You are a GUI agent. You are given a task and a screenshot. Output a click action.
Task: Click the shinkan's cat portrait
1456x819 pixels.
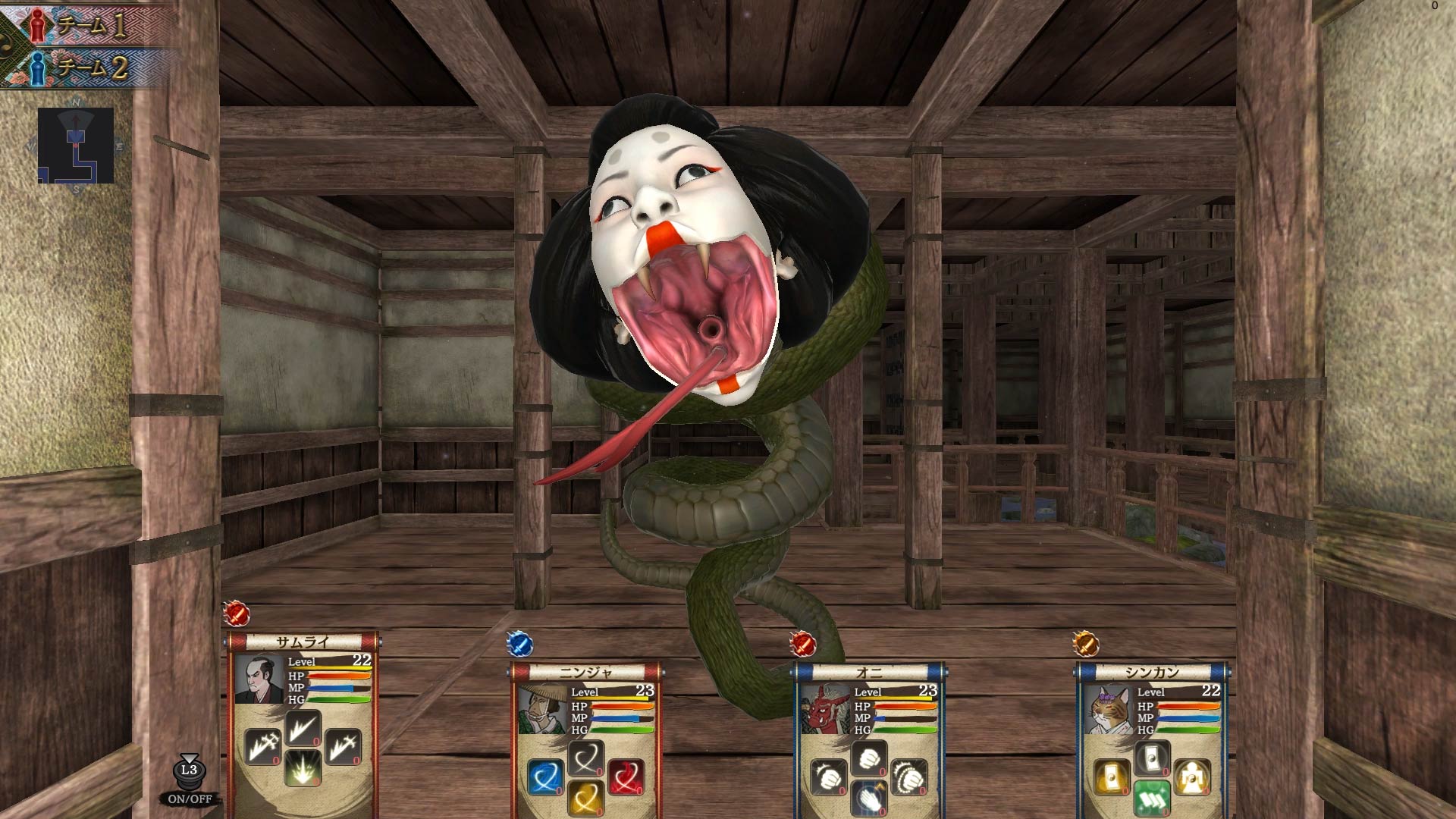(1108, 709)
